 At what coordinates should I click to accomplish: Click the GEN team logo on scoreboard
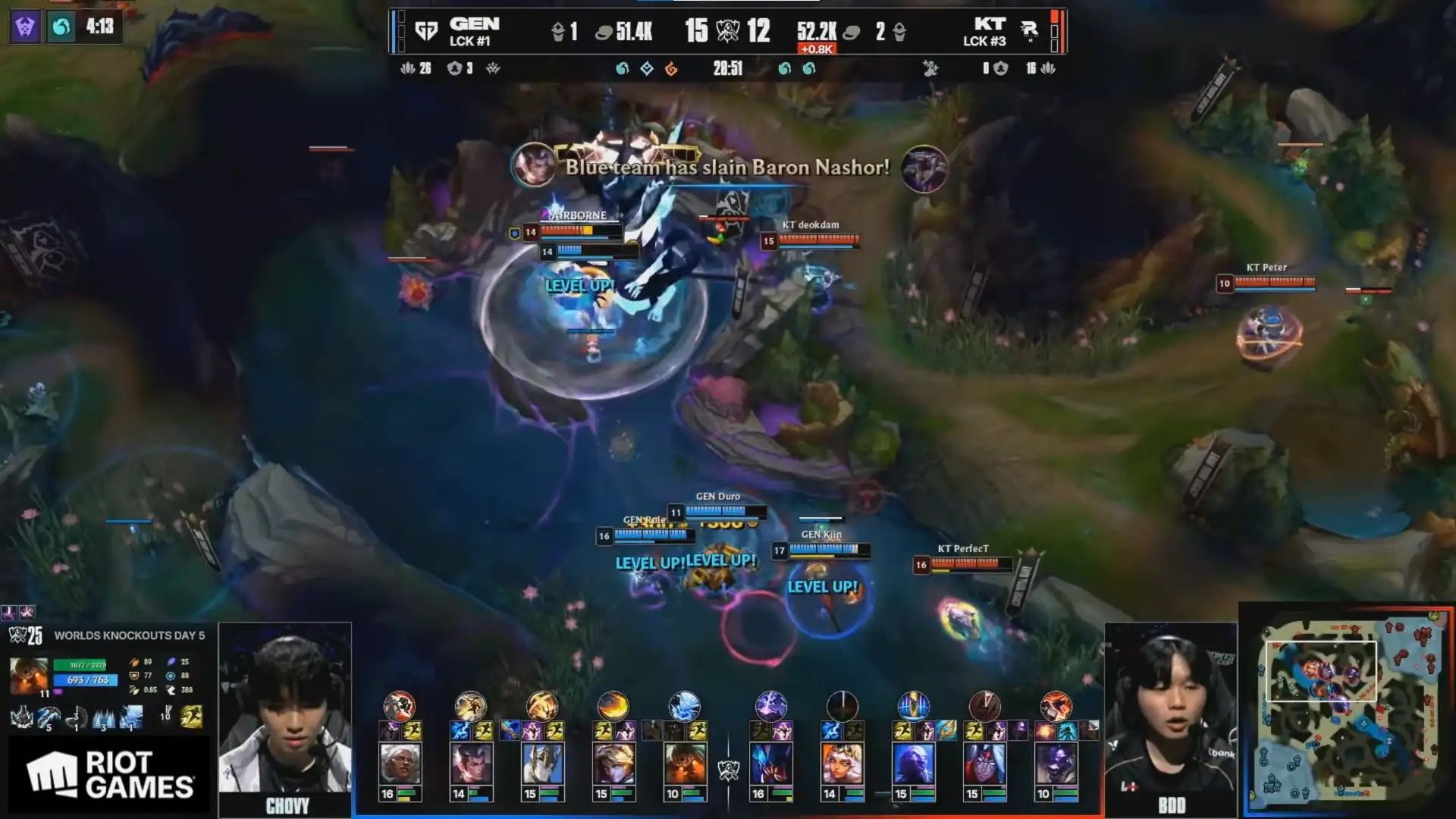427,31
